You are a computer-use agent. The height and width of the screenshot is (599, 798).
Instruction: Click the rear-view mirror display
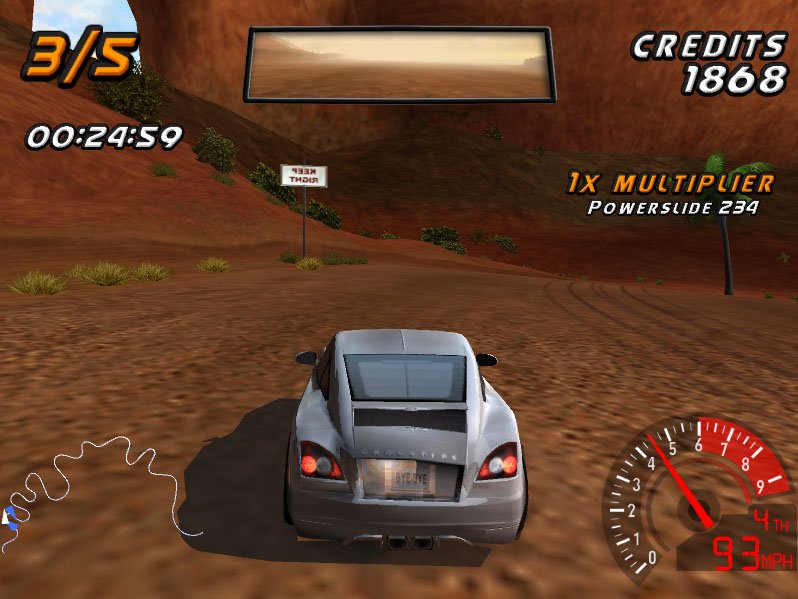(400, 64)
